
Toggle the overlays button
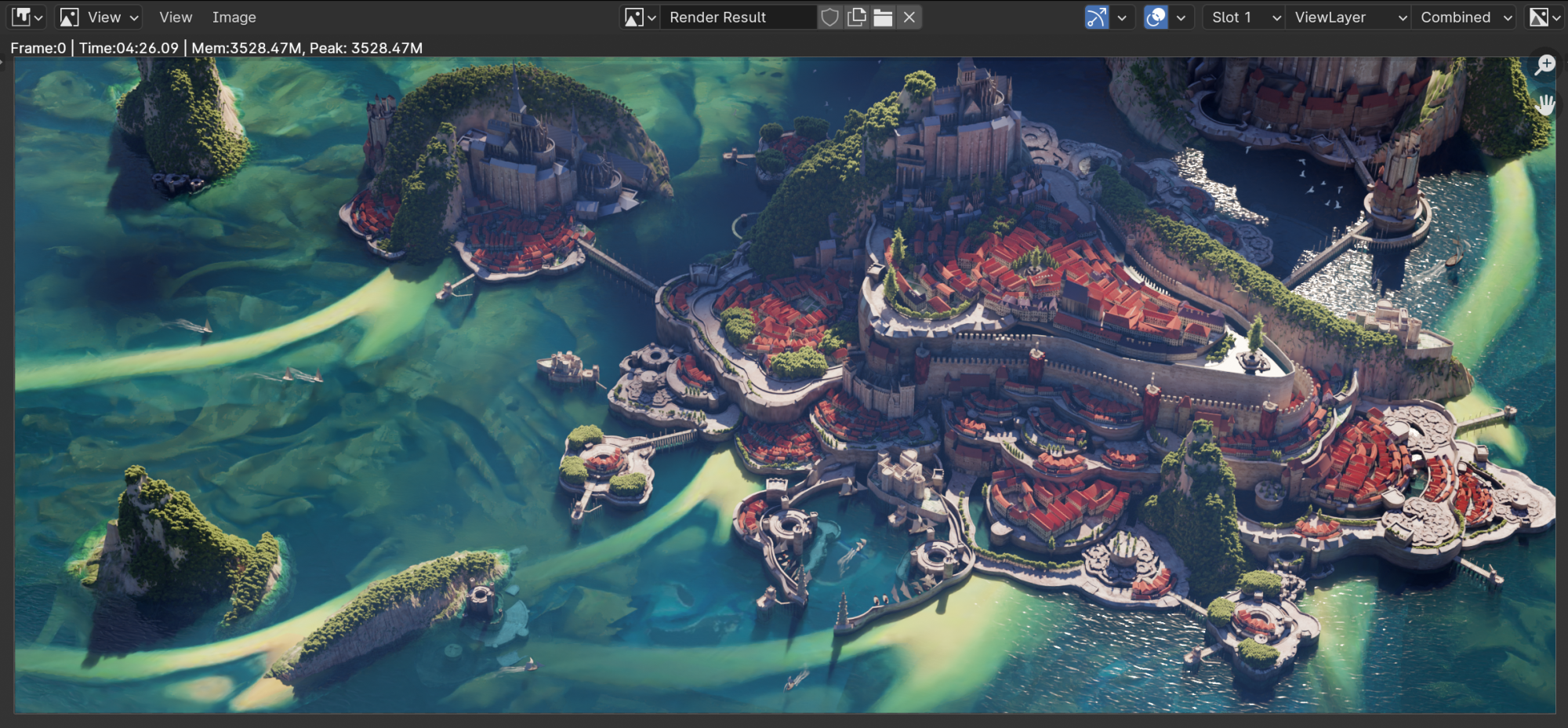(1156, 17)
